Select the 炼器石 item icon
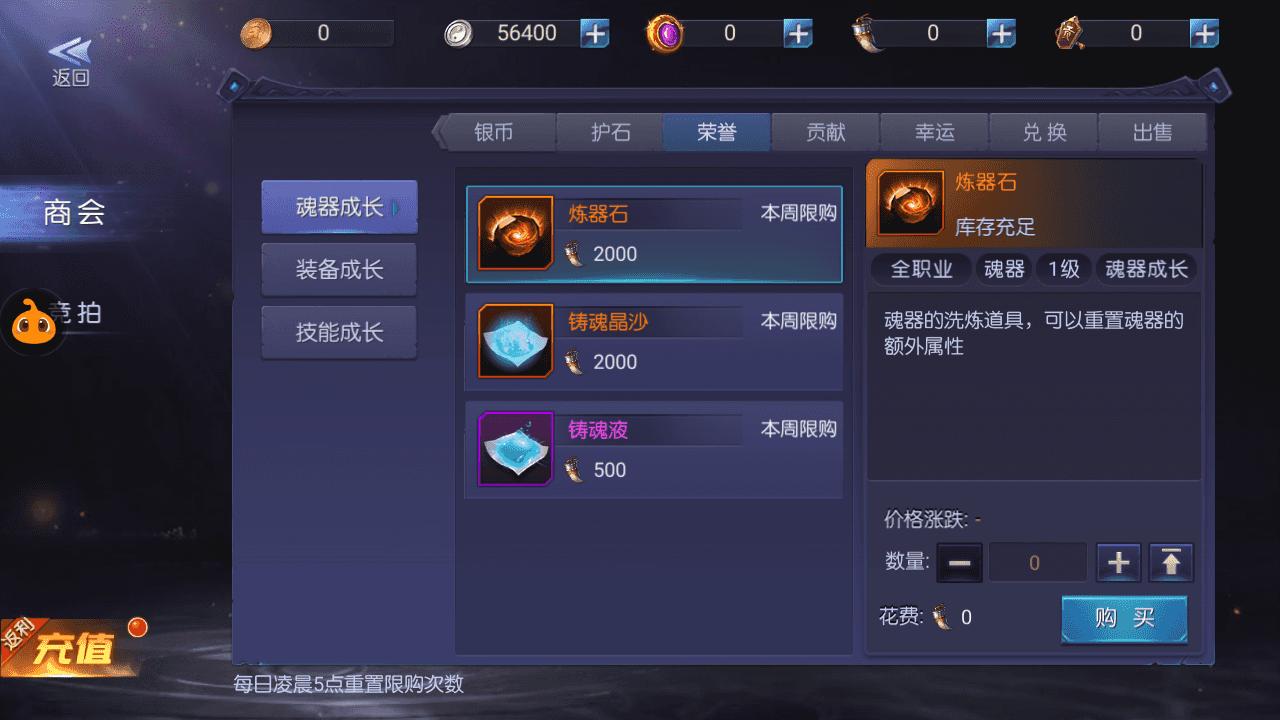This screenshot has width=1280, height=720. (514, 233)
